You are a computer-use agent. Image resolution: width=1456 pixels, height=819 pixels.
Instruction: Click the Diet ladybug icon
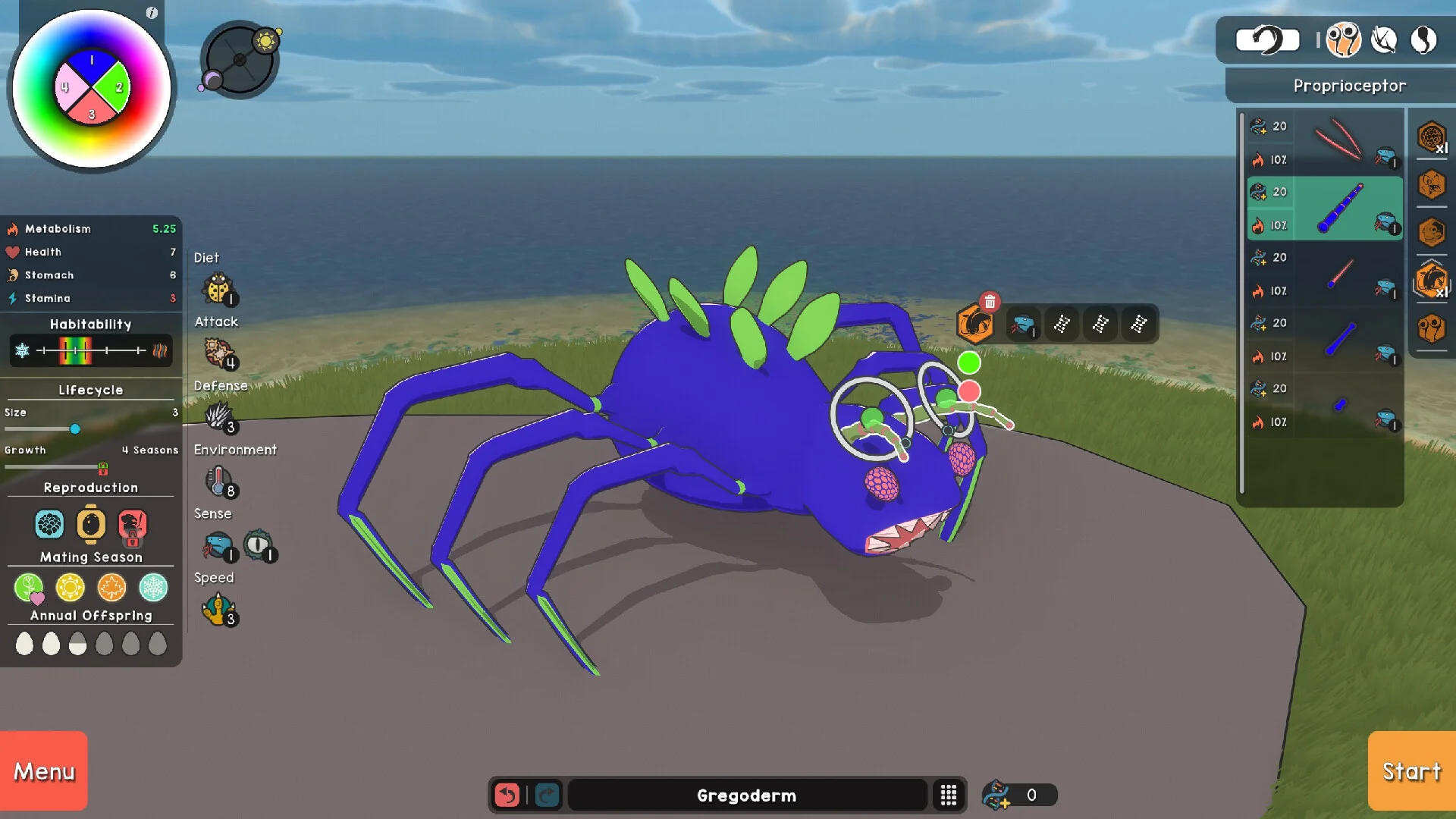218,289
